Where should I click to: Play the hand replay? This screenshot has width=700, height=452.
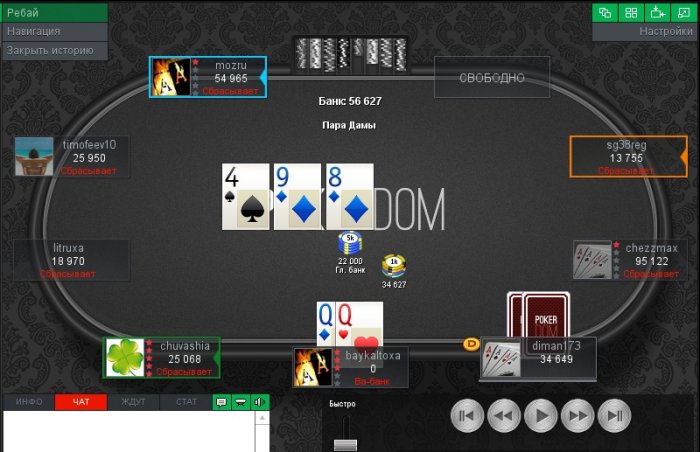(541, 415)
